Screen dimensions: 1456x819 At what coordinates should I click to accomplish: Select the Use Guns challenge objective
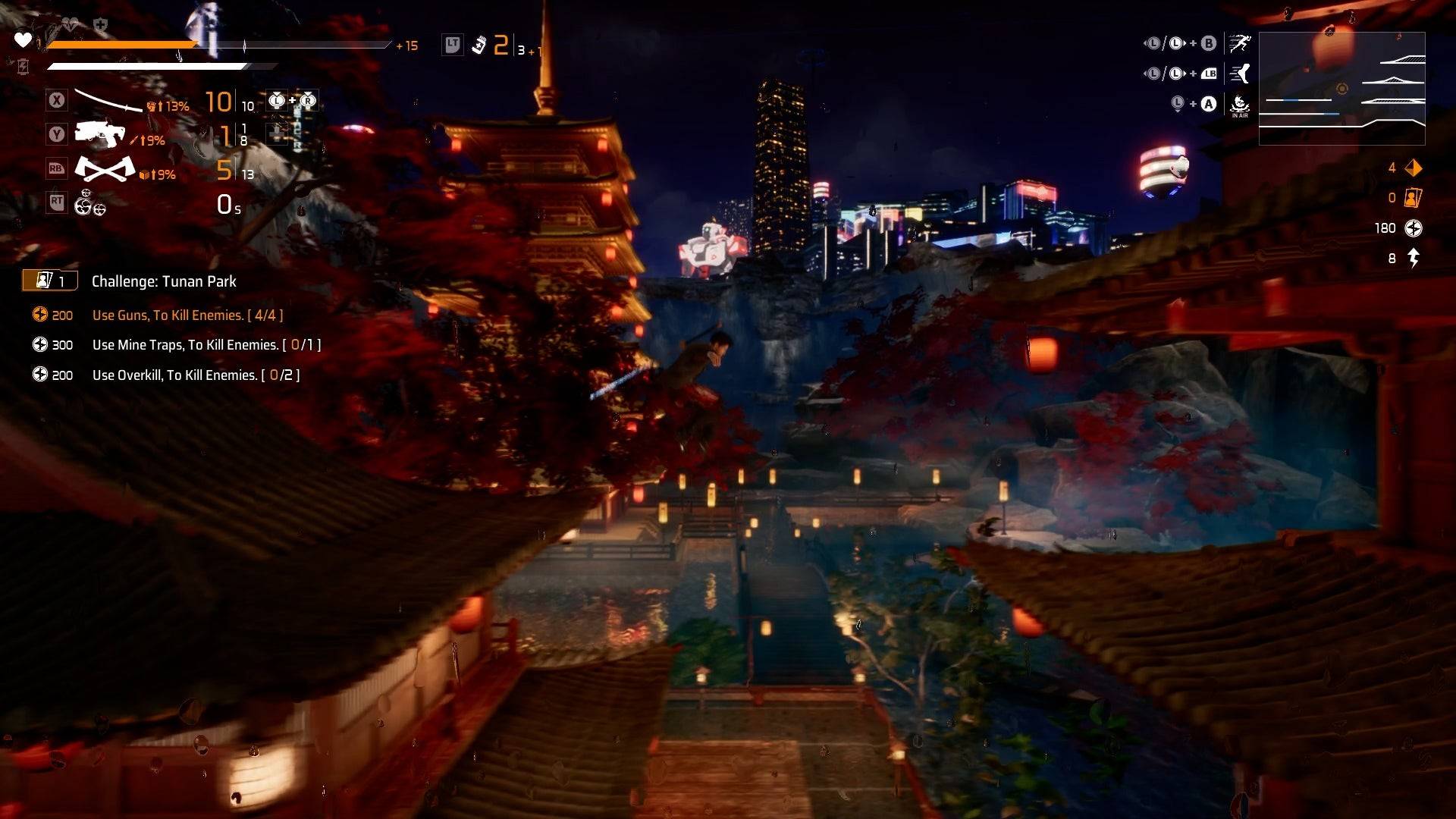(187, 315)
